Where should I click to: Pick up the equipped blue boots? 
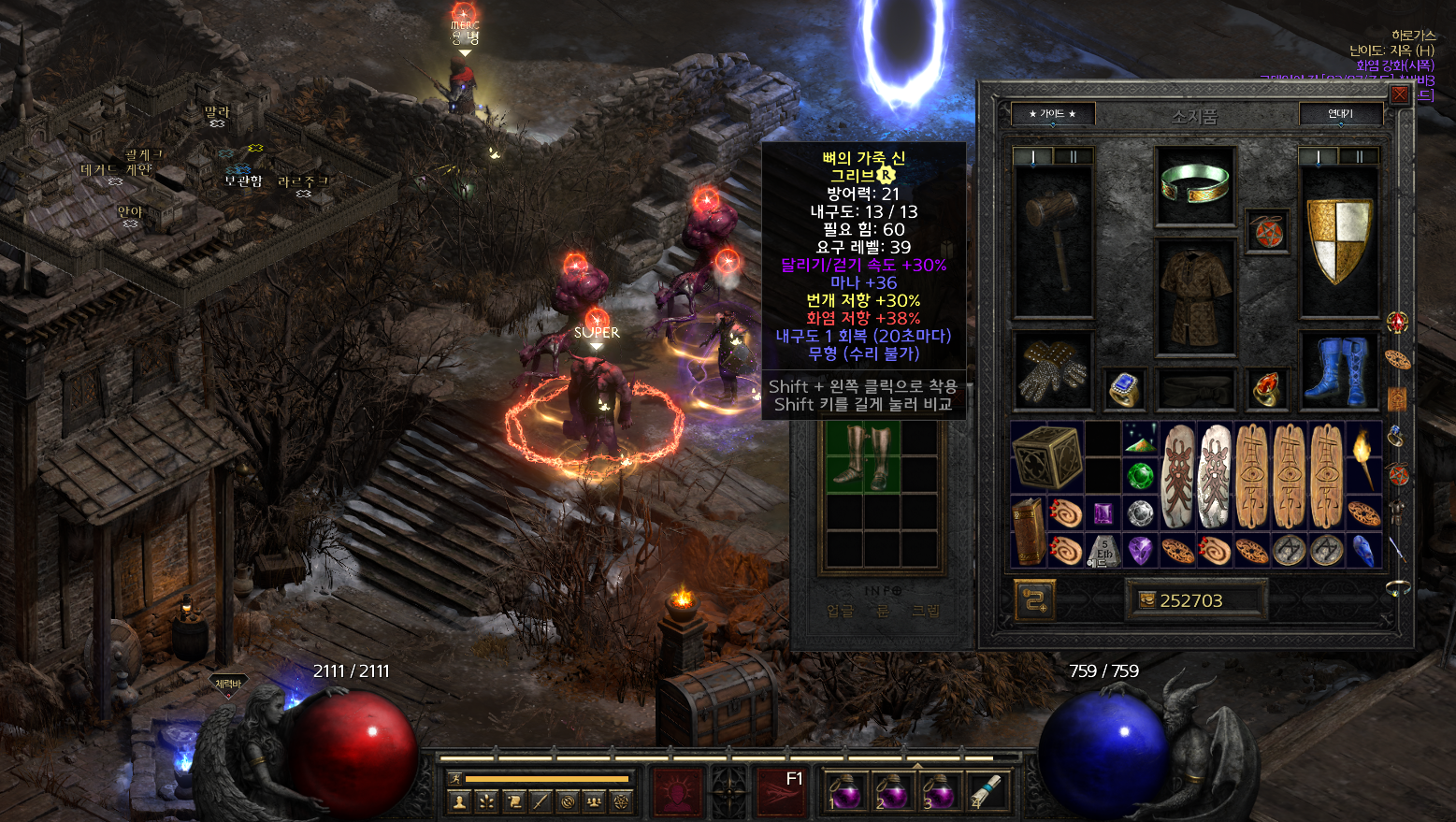(1339, 371)
